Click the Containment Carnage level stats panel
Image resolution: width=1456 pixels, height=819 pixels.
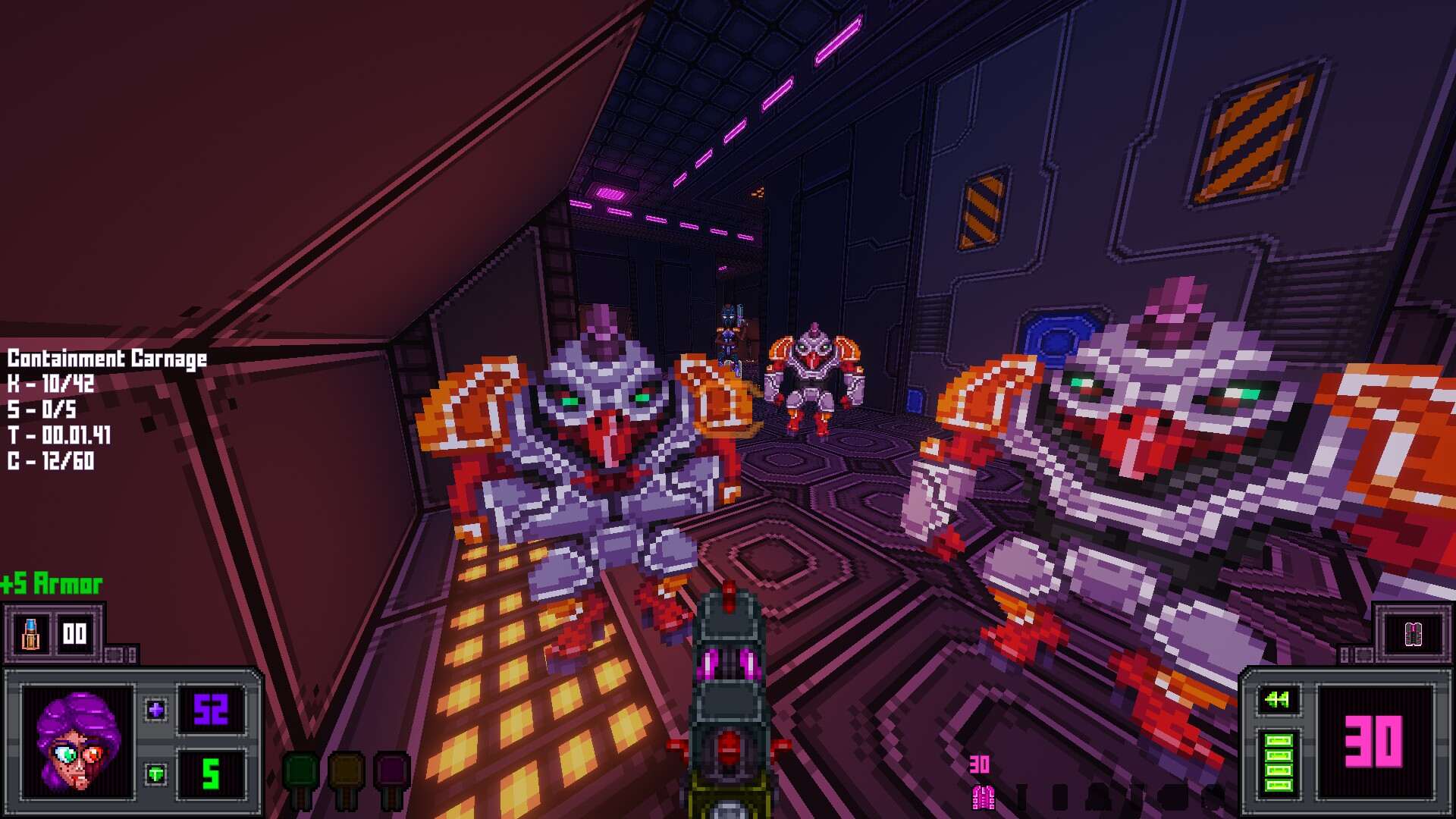click(x=107, y=409)
